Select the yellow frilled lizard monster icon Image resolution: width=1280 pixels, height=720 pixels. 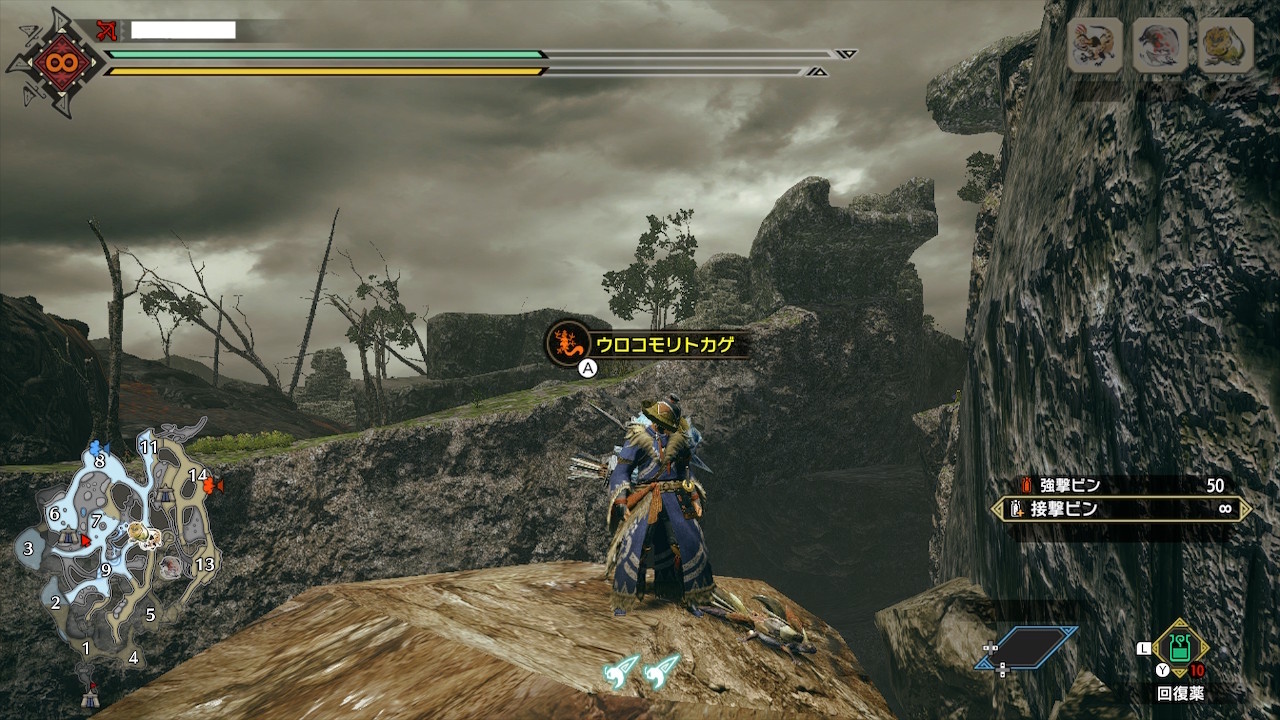[x=1225, y=45]
